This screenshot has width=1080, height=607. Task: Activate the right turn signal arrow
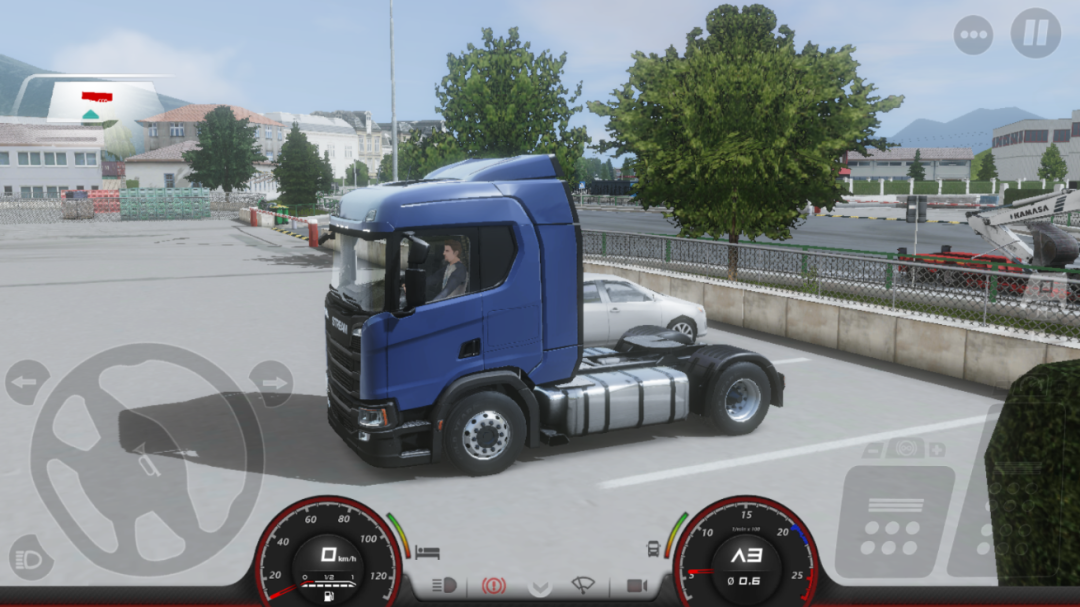[271, 382]
